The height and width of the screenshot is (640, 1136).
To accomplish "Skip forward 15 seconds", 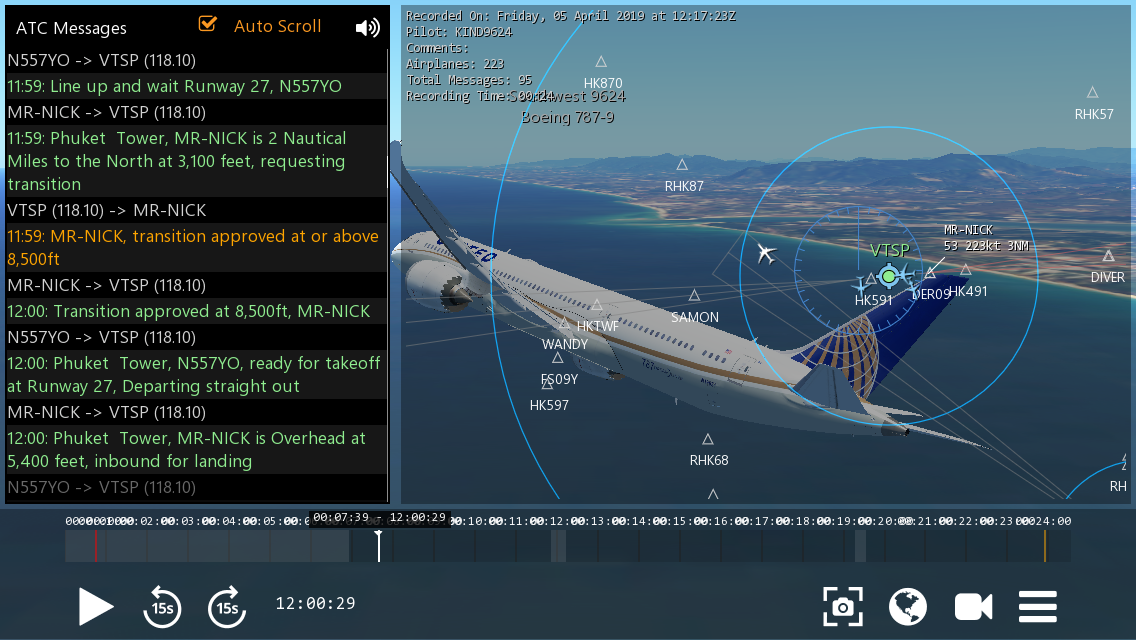I will [x=227, y=606].
